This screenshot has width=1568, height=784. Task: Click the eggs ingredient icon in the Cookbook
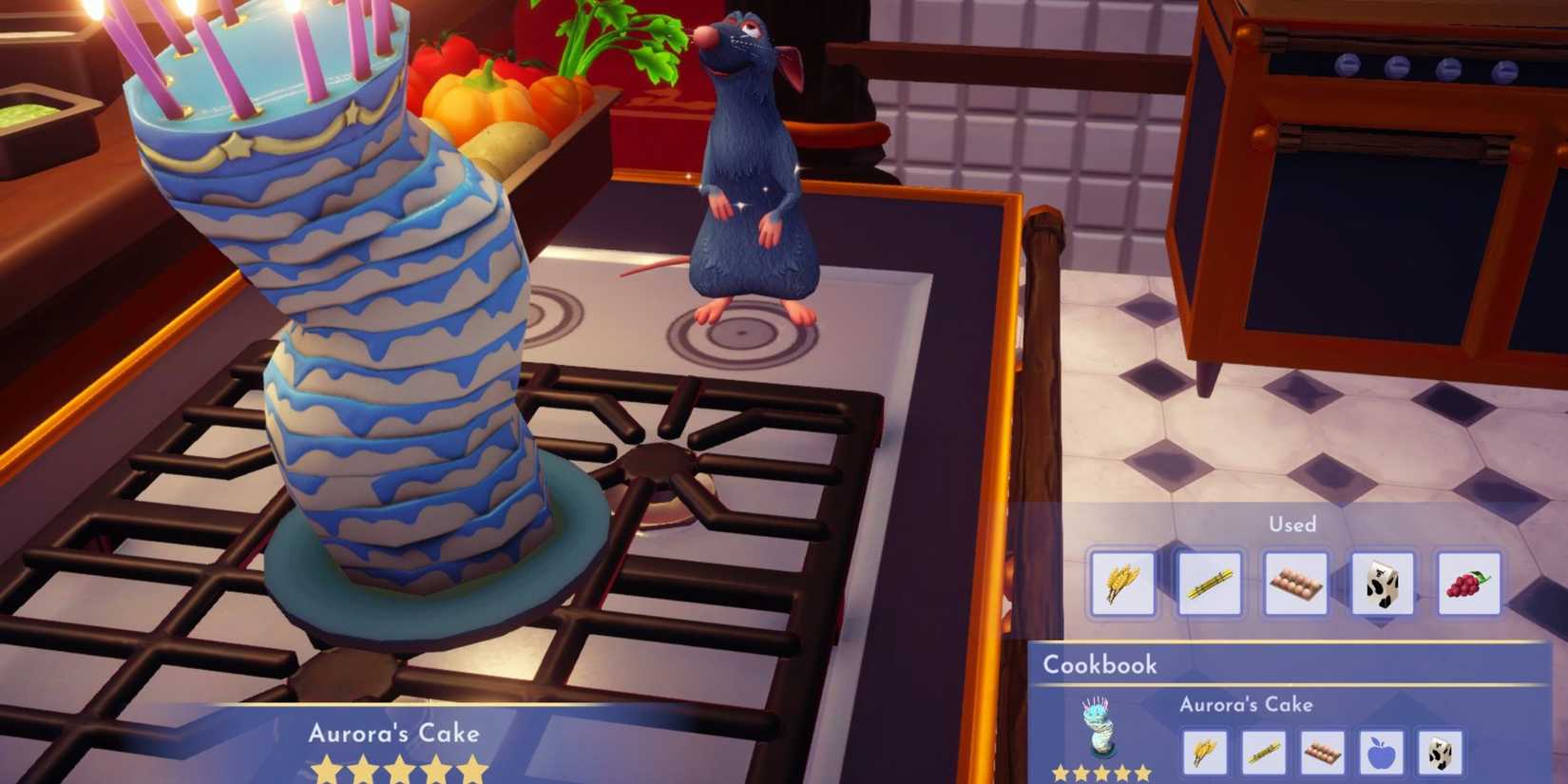(1323, 752)
